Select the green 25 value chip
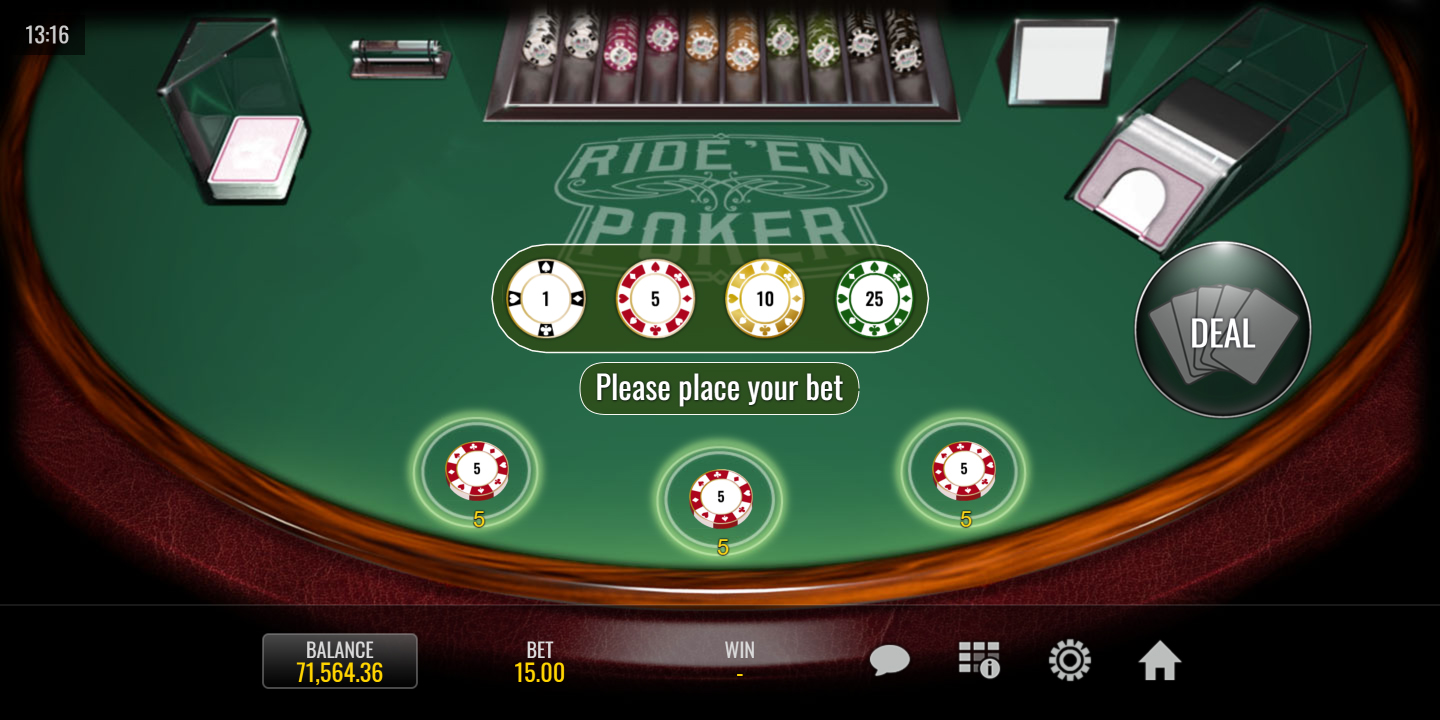 click(x=874, y=299)
